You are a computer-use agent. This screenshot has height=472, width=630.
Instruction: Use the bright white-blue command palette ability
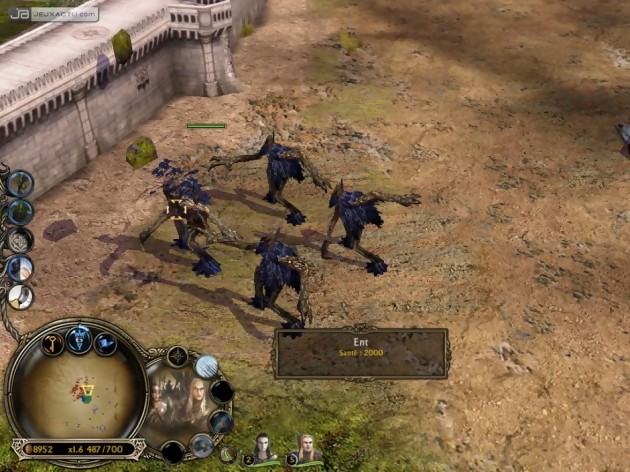pos(207,367)
